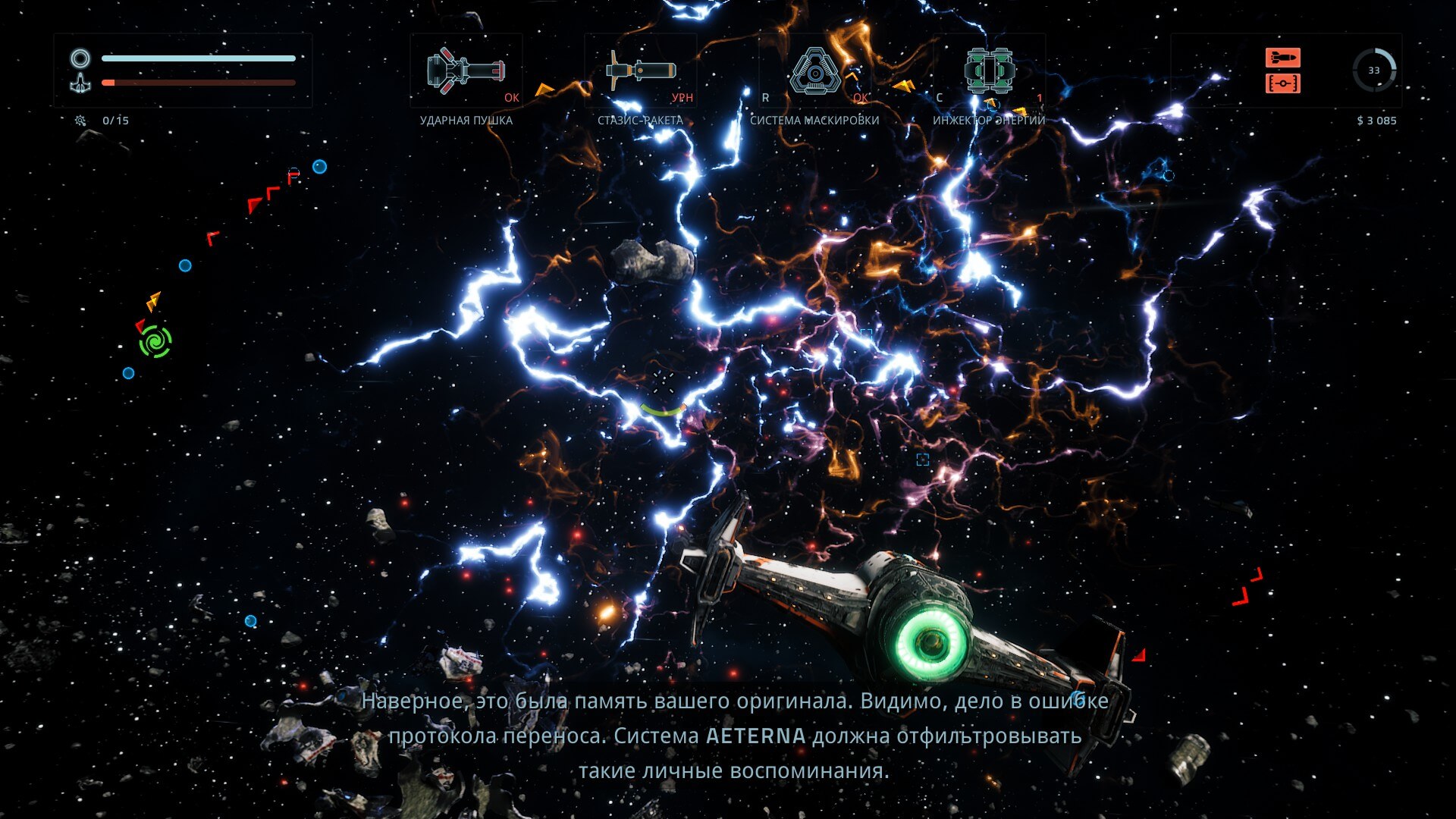The width and height of the screenshot is (1456, 819).
Task: Choose the СТАЗИС-РАКЕТА secondary weapon
Action: 641,71
